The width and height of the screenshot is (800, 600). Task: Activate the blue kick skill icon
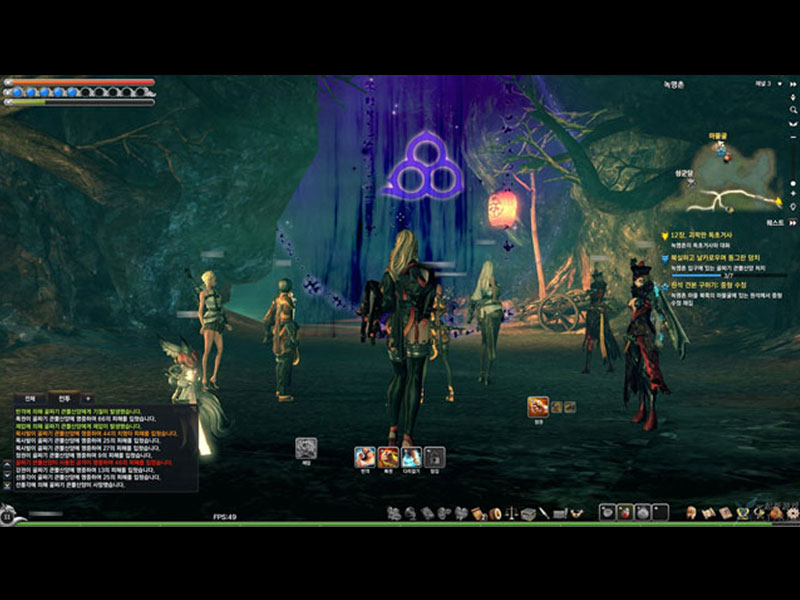[x=411, y=457]
